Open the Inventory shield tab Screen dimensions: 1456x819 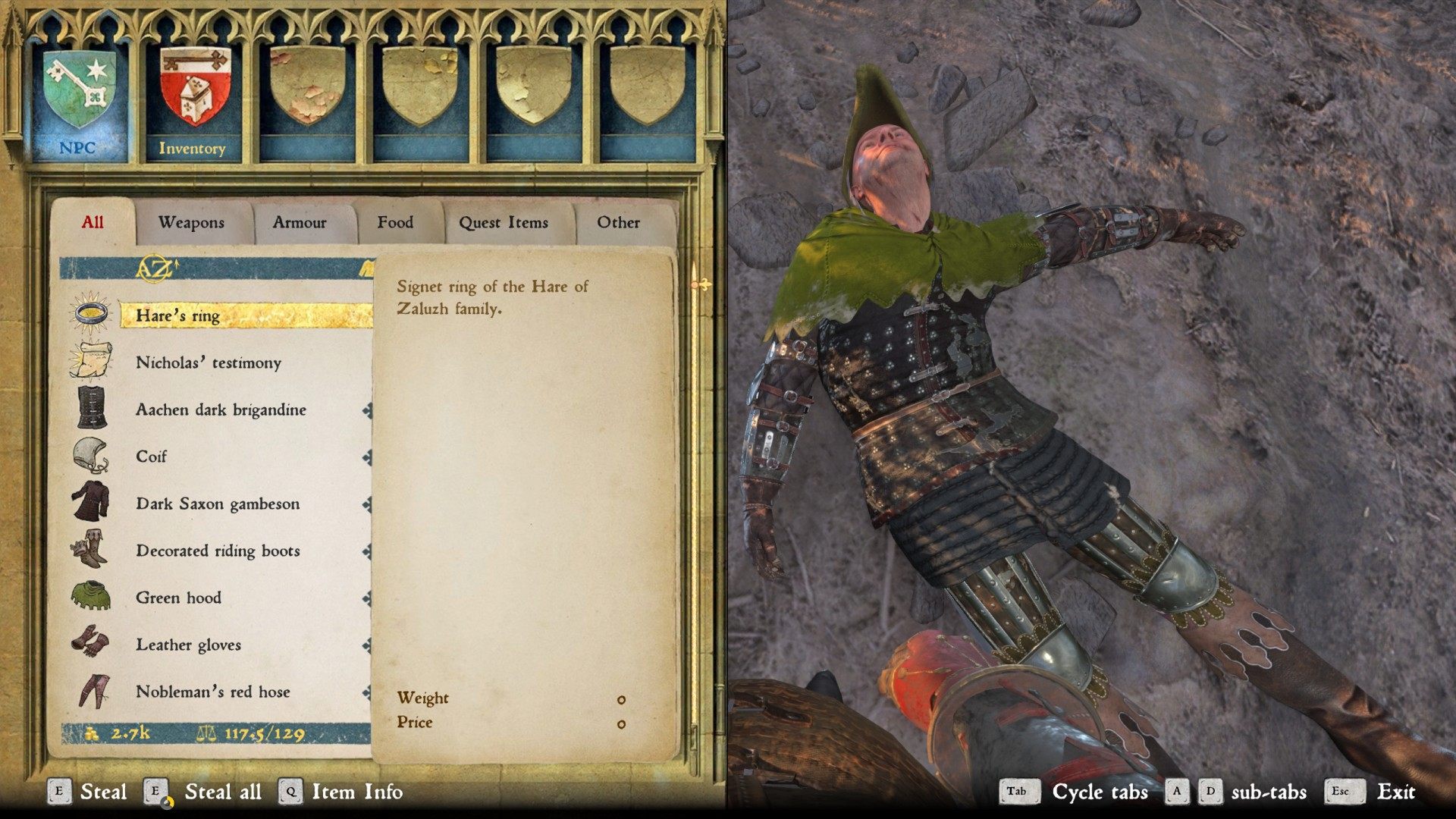pos(192,99)
